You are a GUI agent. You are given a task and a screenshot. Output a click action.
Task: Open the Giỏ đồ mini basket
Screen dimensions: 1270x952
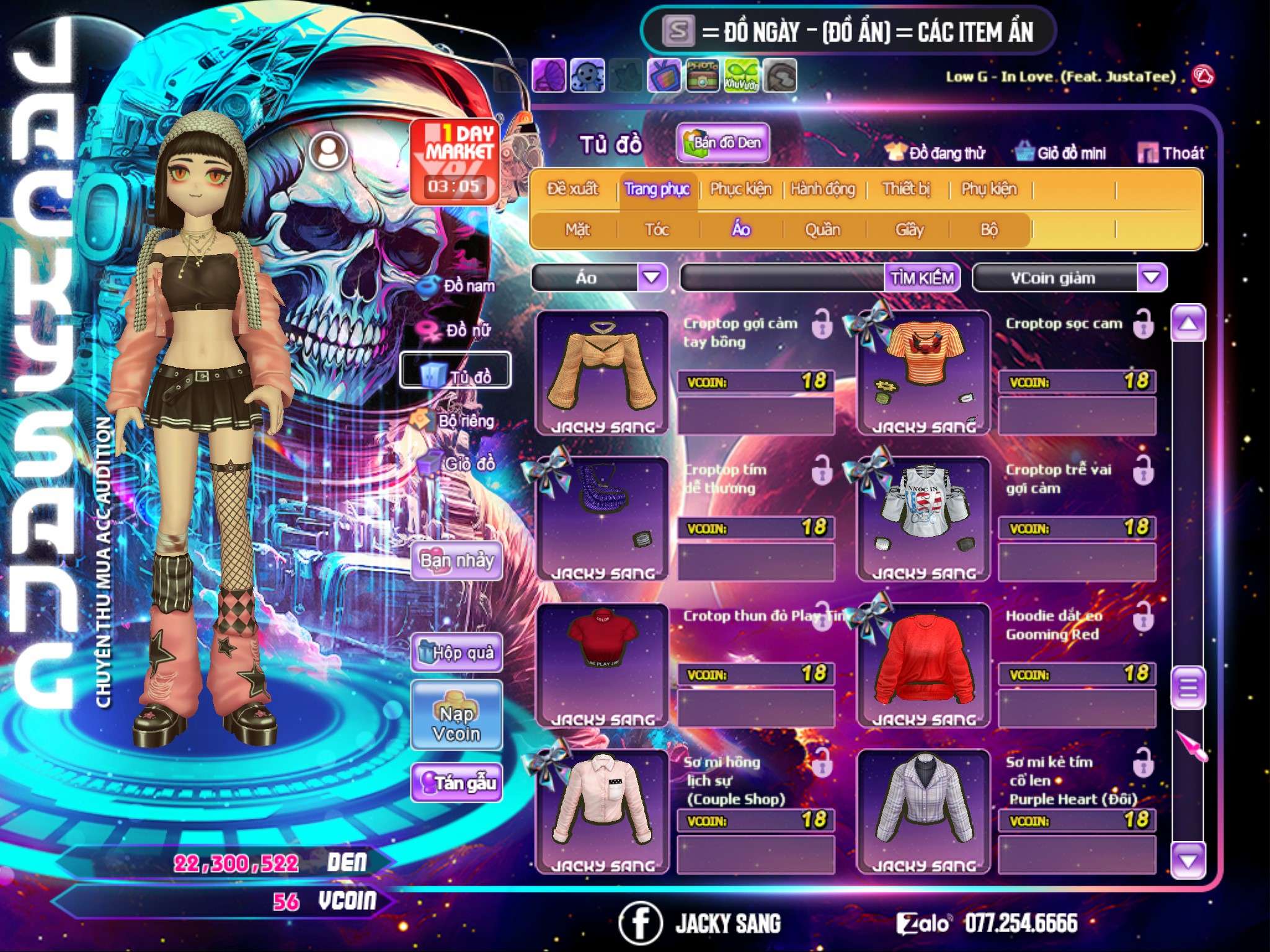1060,153
